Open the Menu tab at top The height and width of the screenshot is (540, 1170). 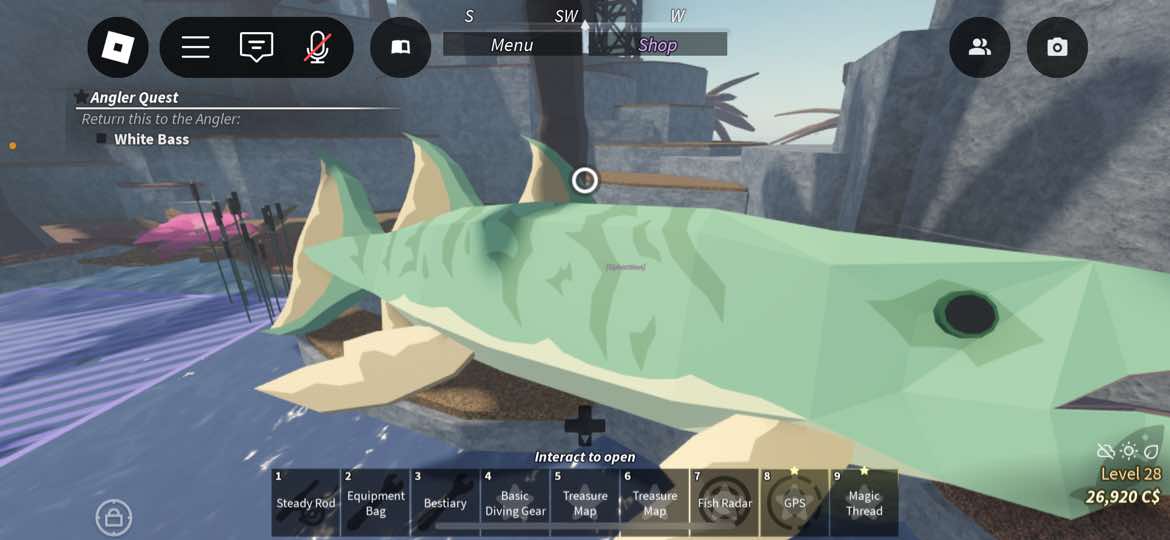pos(512,45)
